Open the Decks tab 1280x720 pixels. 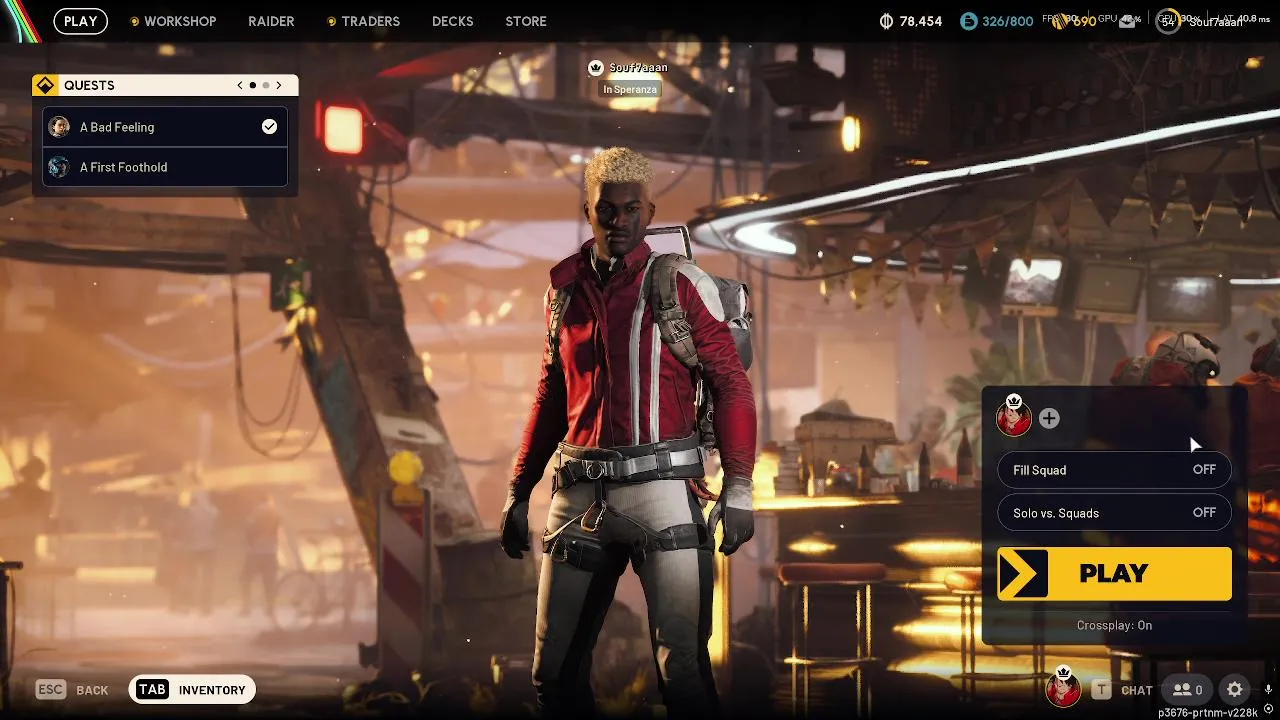[x=452, y=21]
